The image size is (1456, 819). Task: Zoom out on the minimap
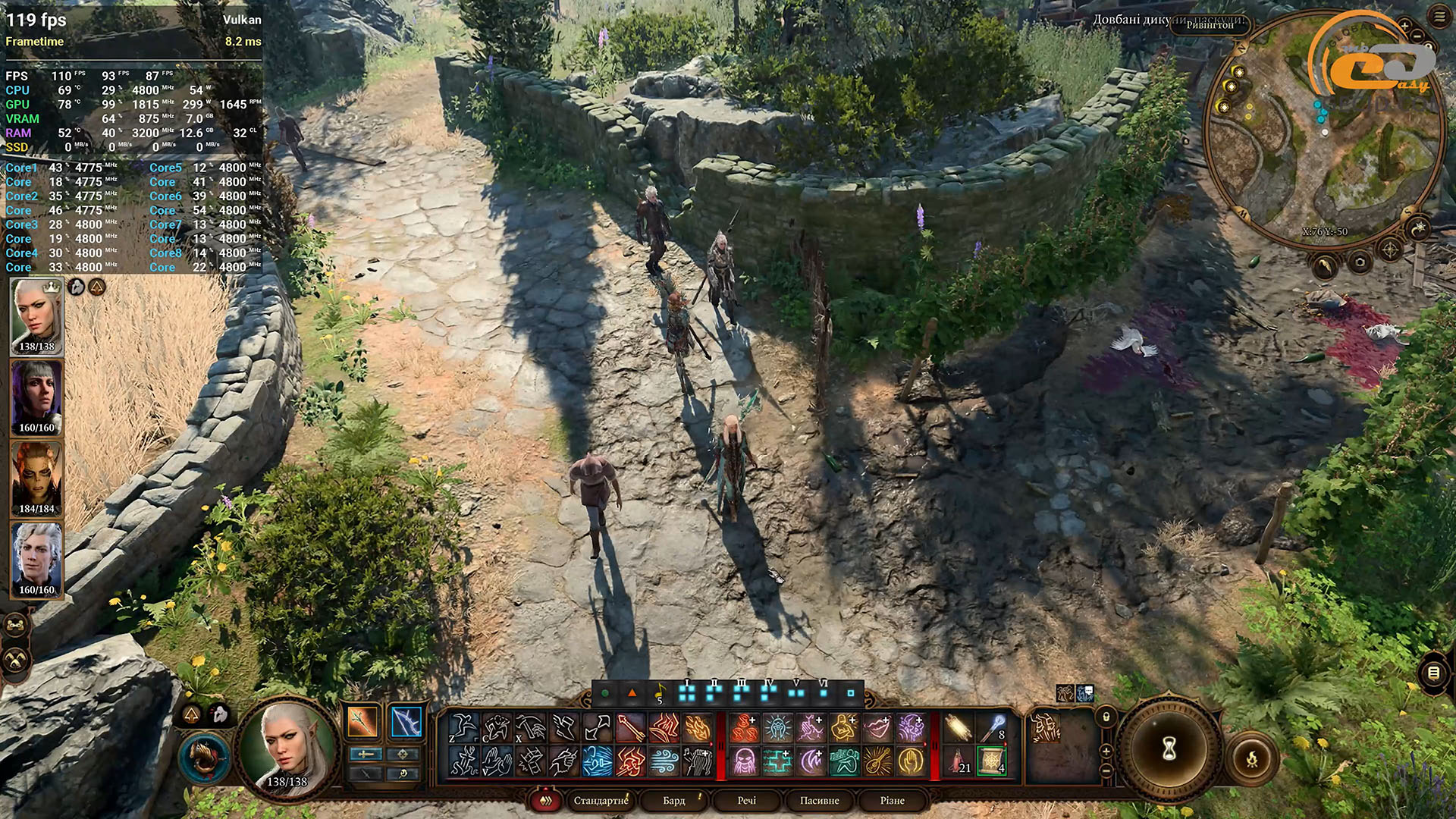coord(1417,36)
